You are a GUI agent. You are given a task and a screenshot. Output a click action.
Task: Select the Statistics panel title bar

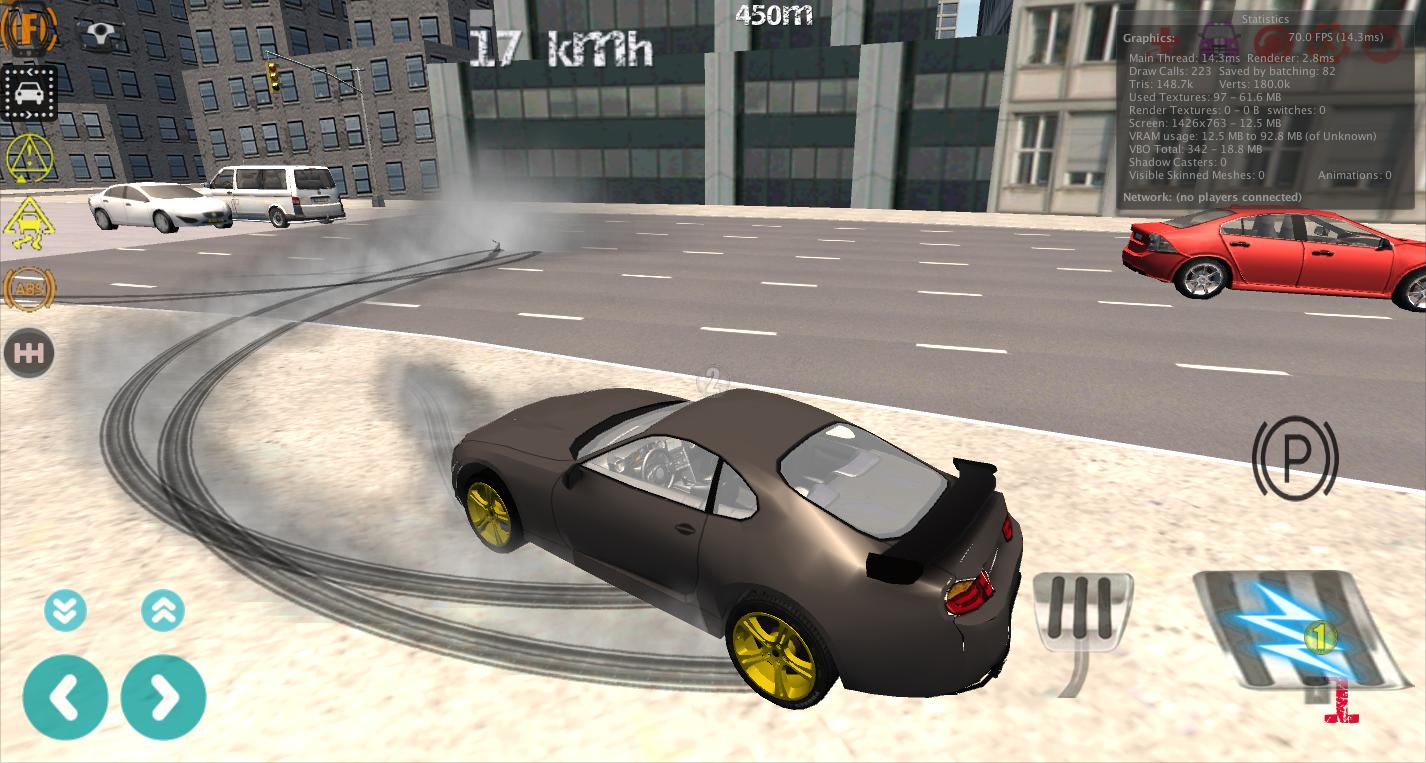(1265, 19)
